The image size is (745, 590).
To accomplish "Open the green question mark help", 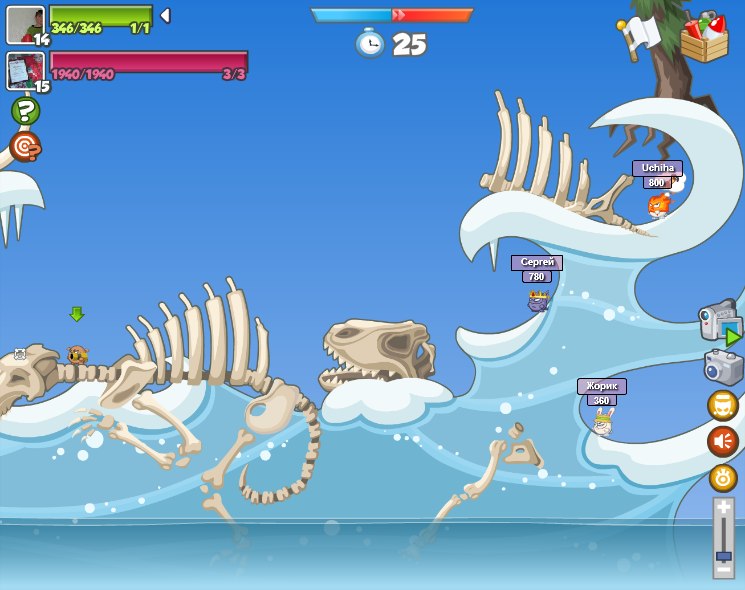I will pyautogui.click(x=25, y=110).
